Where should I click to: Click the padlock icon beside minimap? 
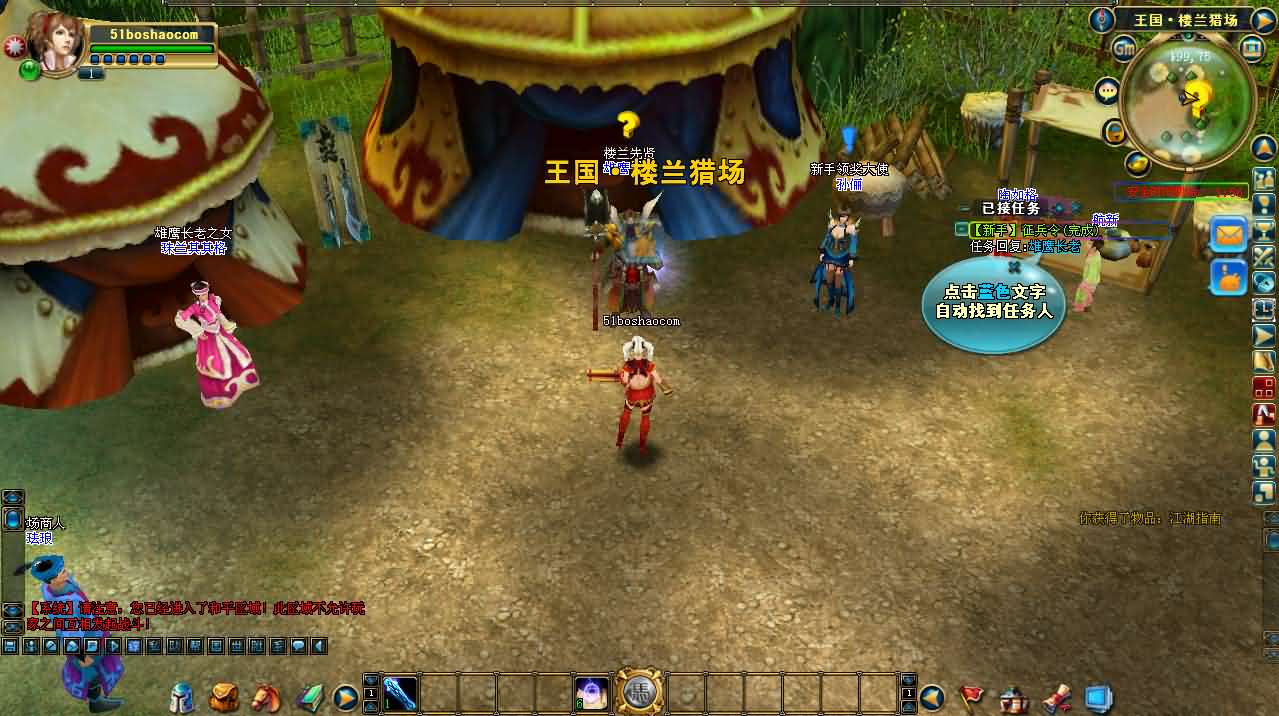[1114, 131]
